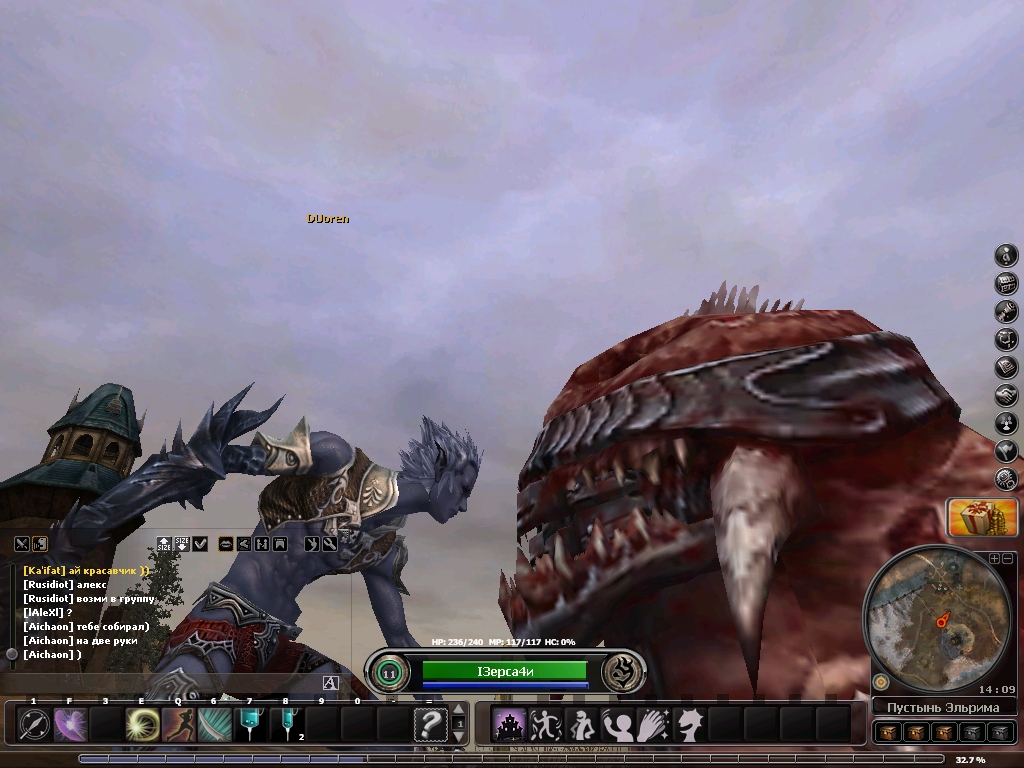Click the chat tab marked with letter A

(x=330, y=683)
